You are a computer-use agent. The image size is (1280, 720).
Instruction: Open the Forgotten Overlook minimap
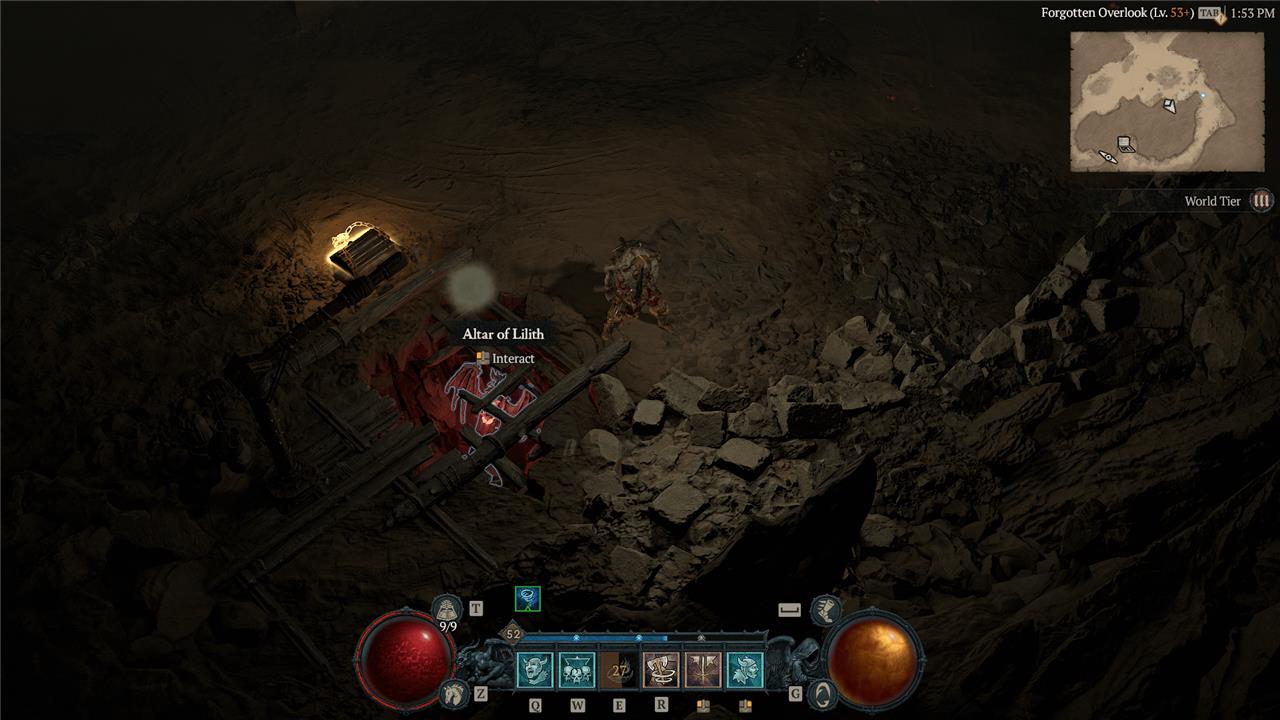click(x=1150, y=101)
